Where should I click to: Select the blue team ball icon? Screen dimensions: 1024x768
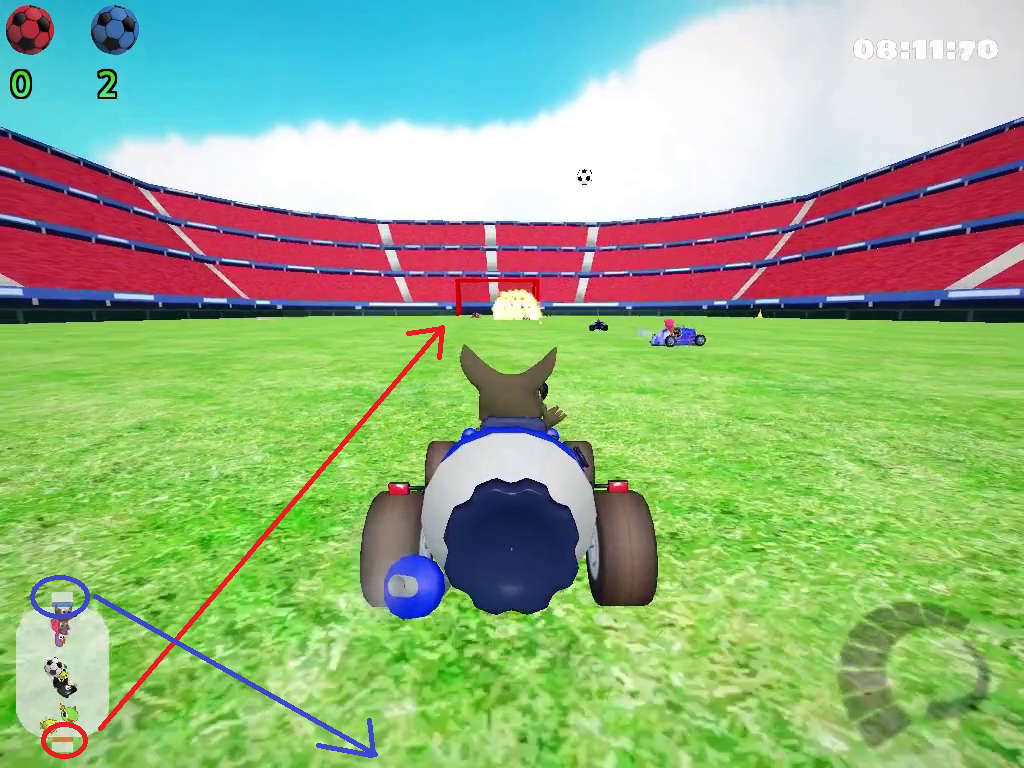(115, 30)
